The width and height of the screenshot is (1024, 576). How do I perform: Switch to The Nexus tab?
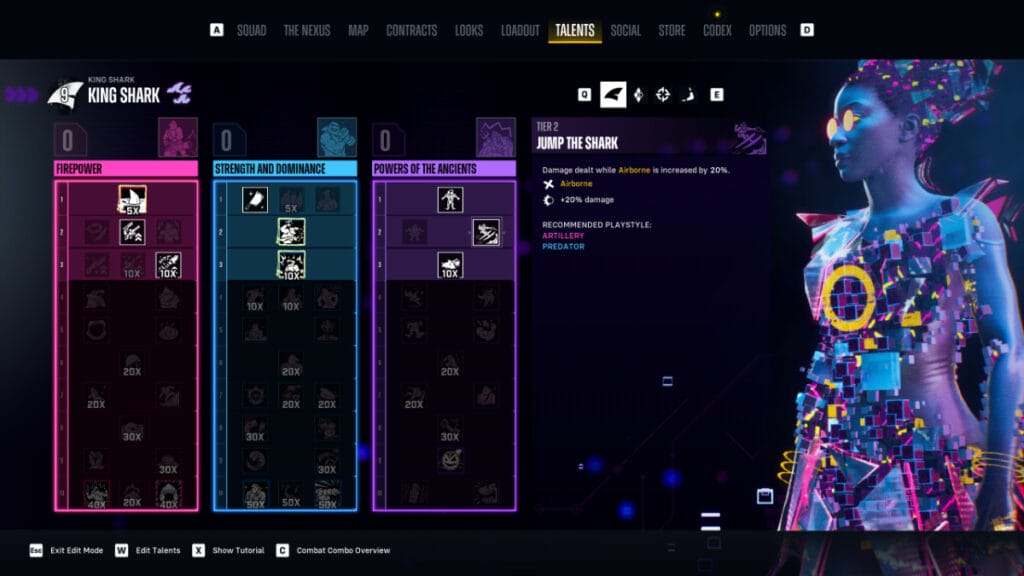tap(307, 30)
